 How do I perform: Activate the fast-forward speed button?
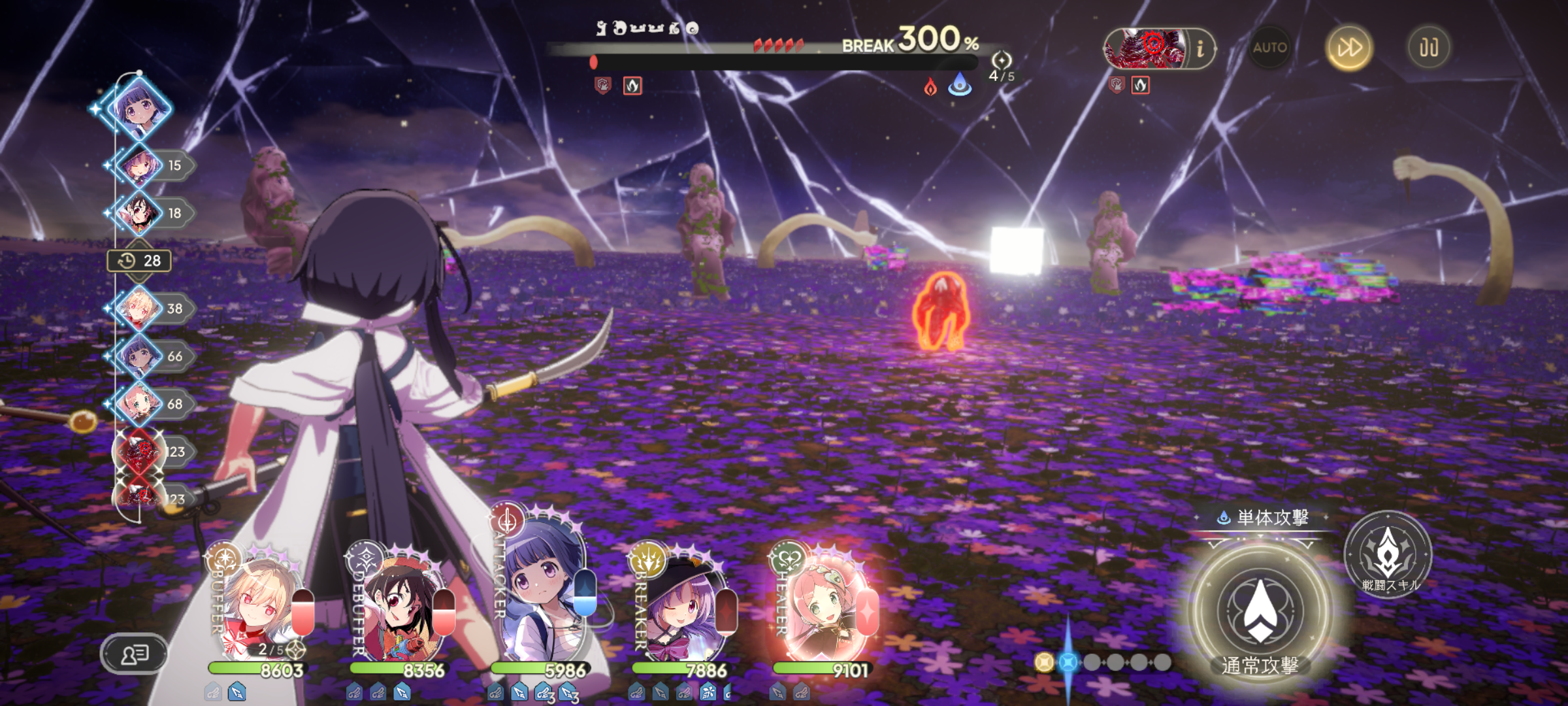(1349, 48)
